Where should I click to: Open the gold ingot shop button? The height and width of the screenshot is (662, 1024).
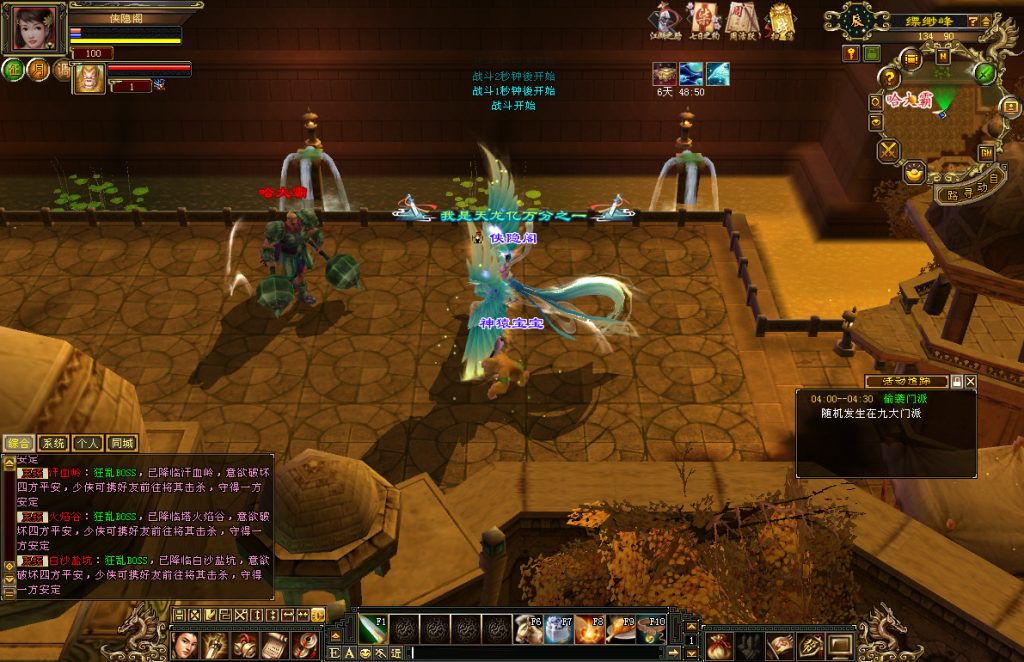coord(914,173)
